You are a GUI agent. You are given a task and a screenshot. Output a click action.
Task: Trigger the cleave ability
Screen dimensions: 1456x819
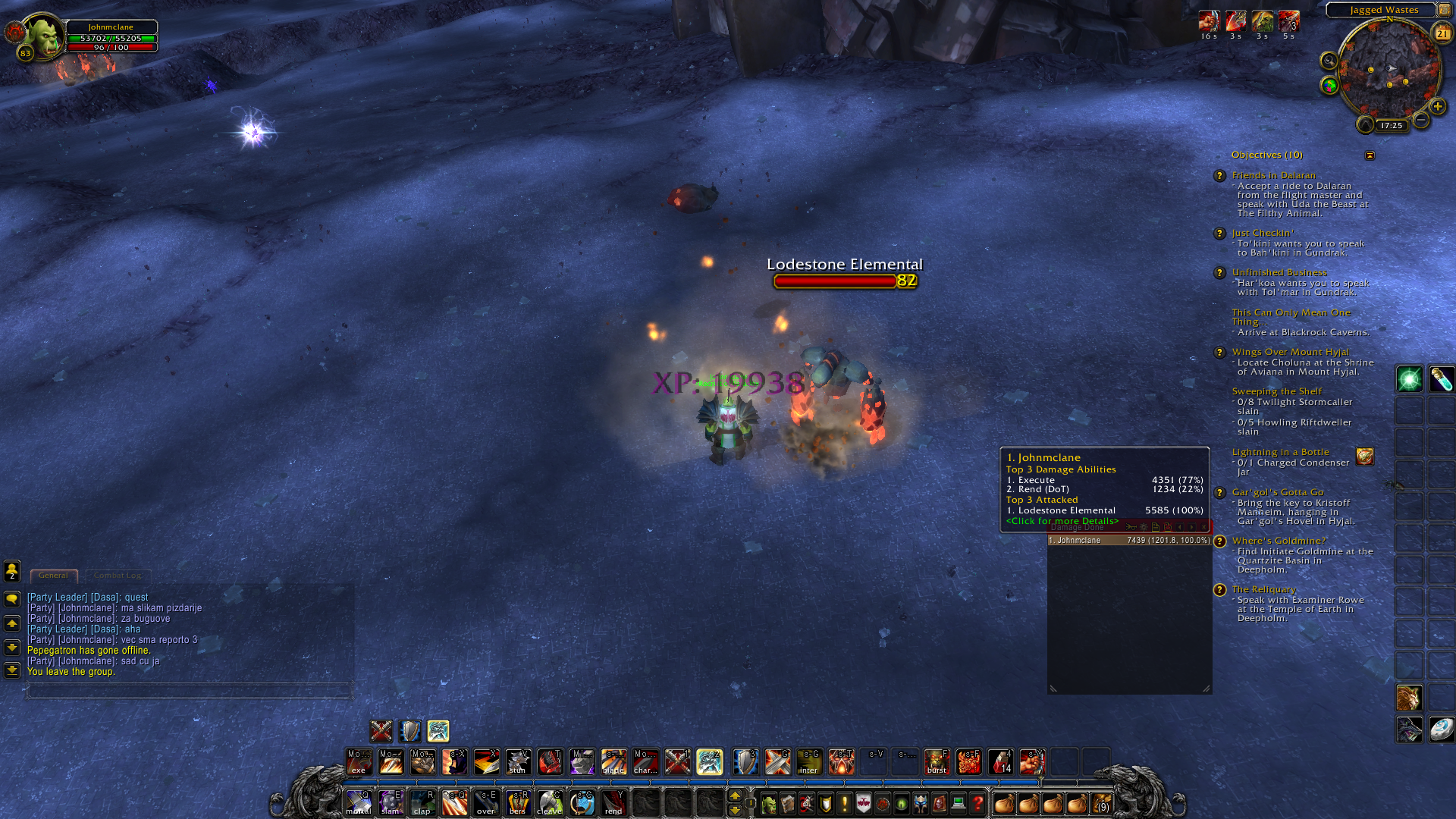tap(550, 802)
